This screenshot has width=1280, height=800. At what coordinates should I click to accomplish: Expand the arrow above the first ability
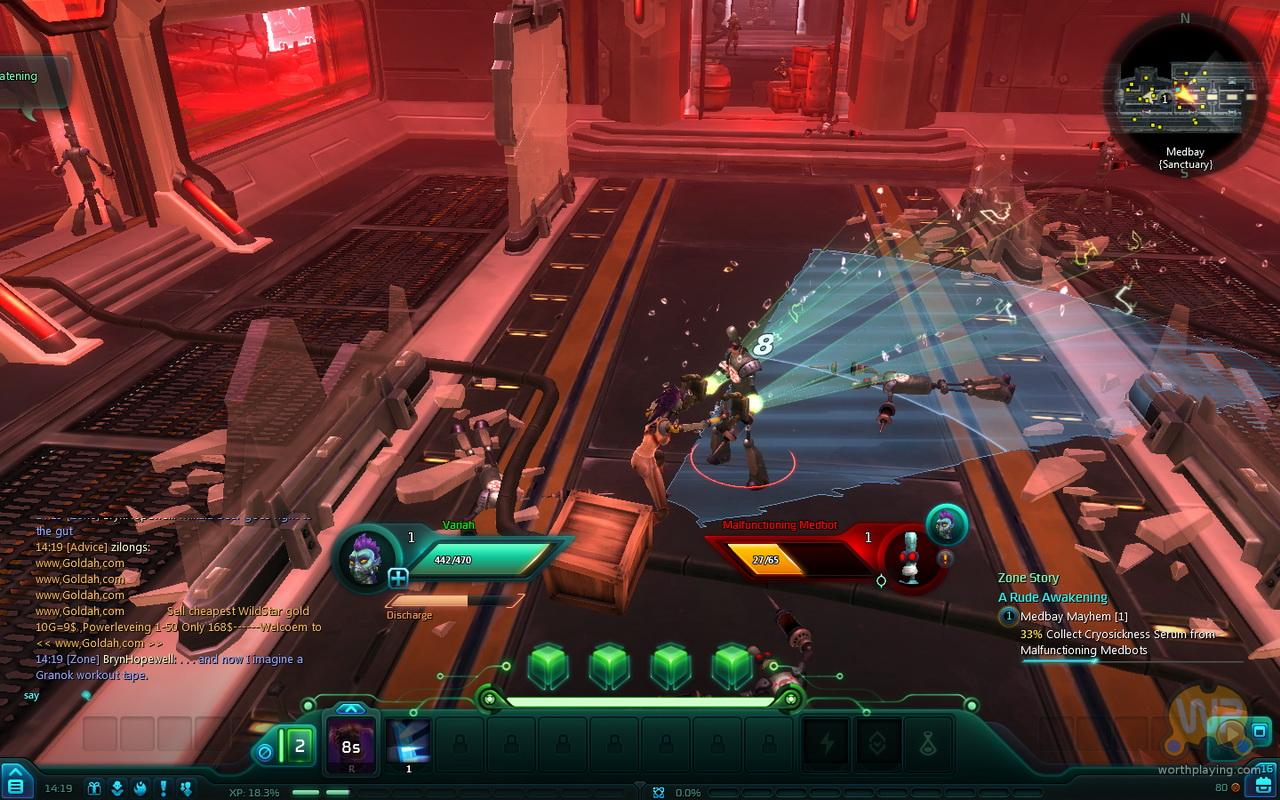point(351,709)
